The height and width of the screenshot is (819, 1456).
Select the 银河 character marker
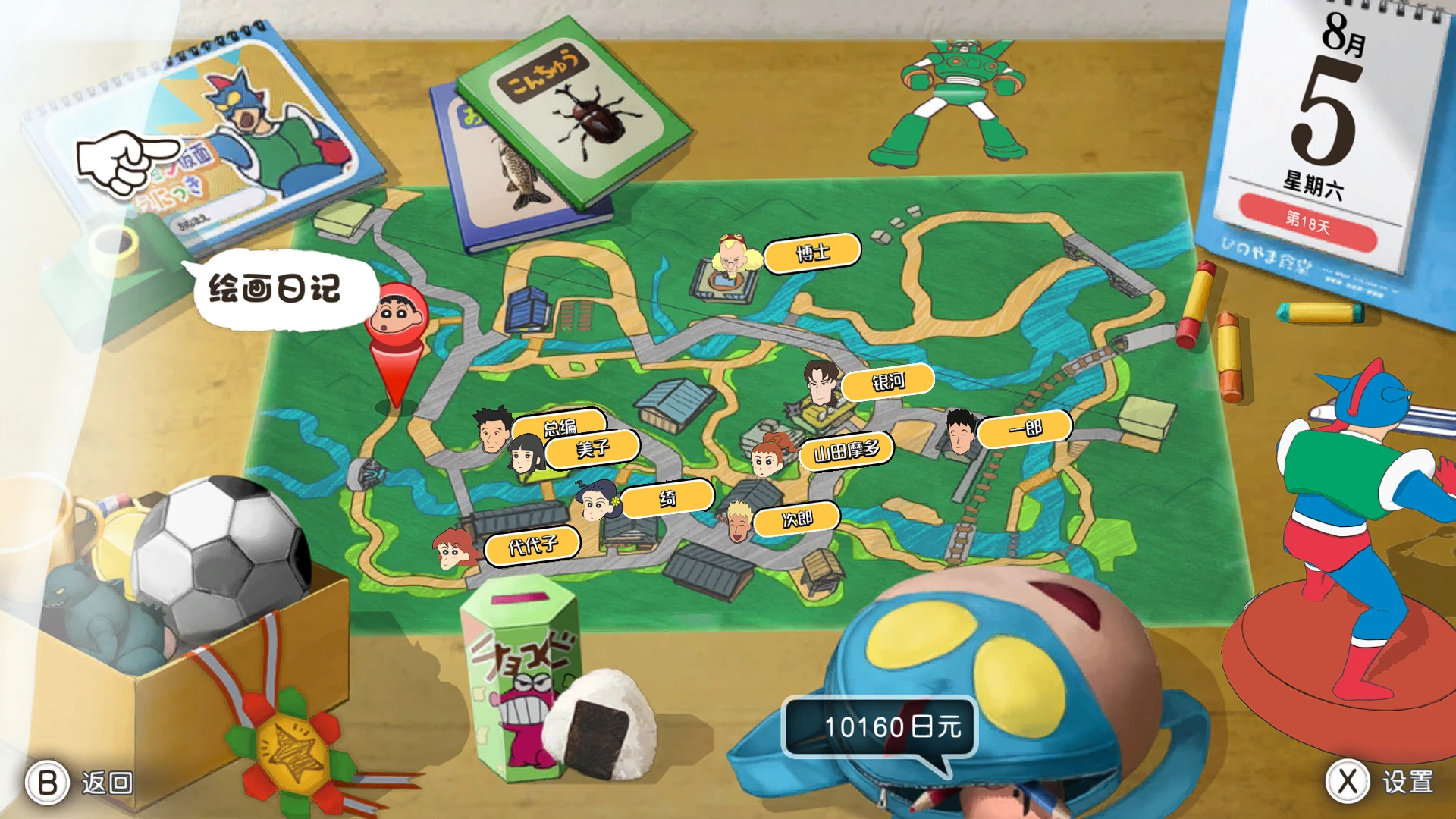point(887,381)
